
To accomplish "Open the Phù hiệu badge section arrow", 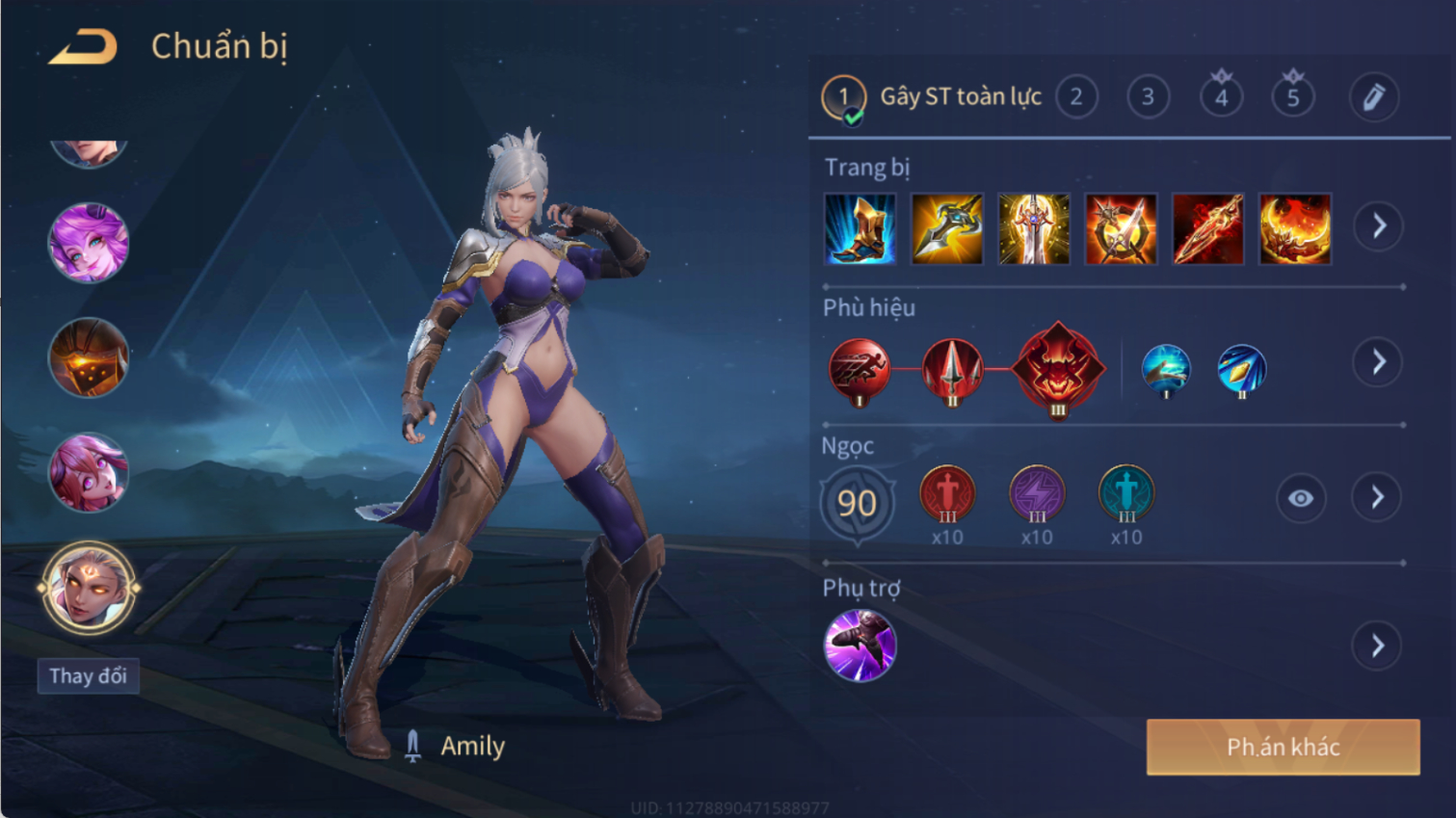I will [1378, 362].
